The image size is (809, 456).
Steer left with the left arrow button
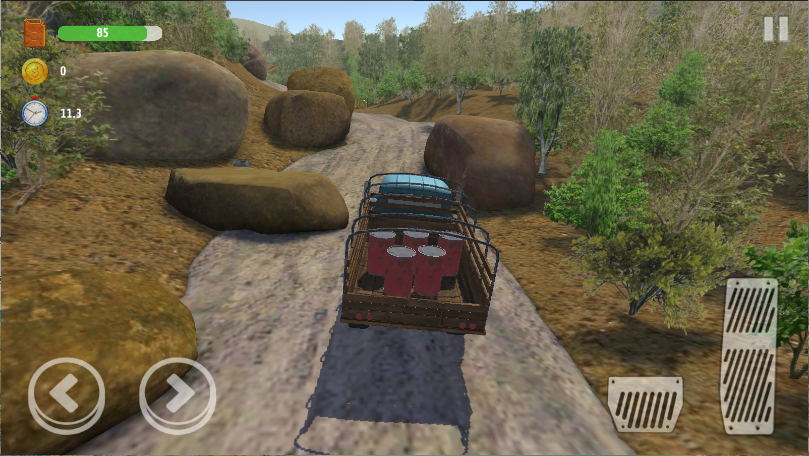coord(66,395)
